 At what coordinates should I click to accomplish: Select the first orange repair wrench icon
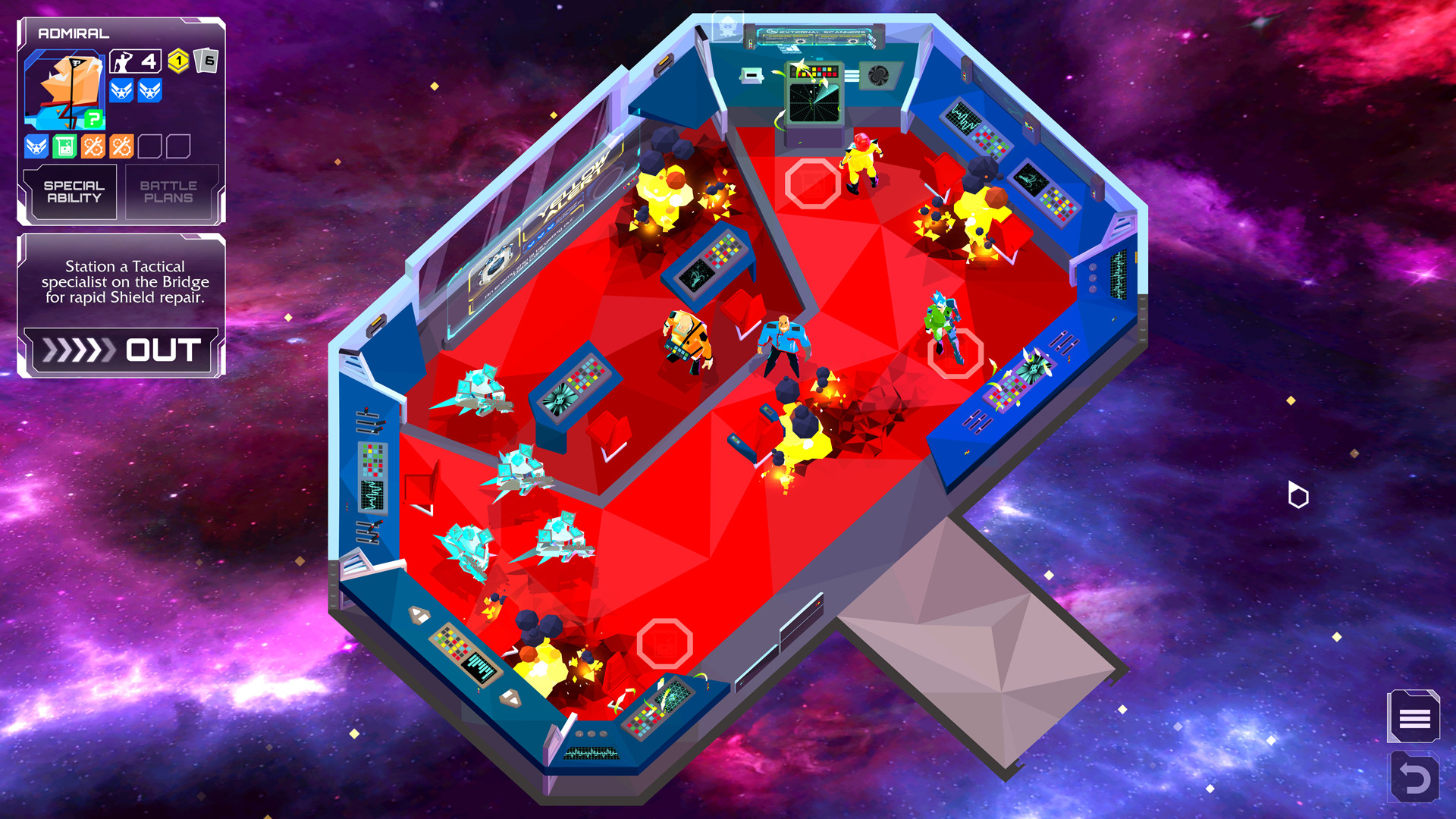click(x=93, y=144)
